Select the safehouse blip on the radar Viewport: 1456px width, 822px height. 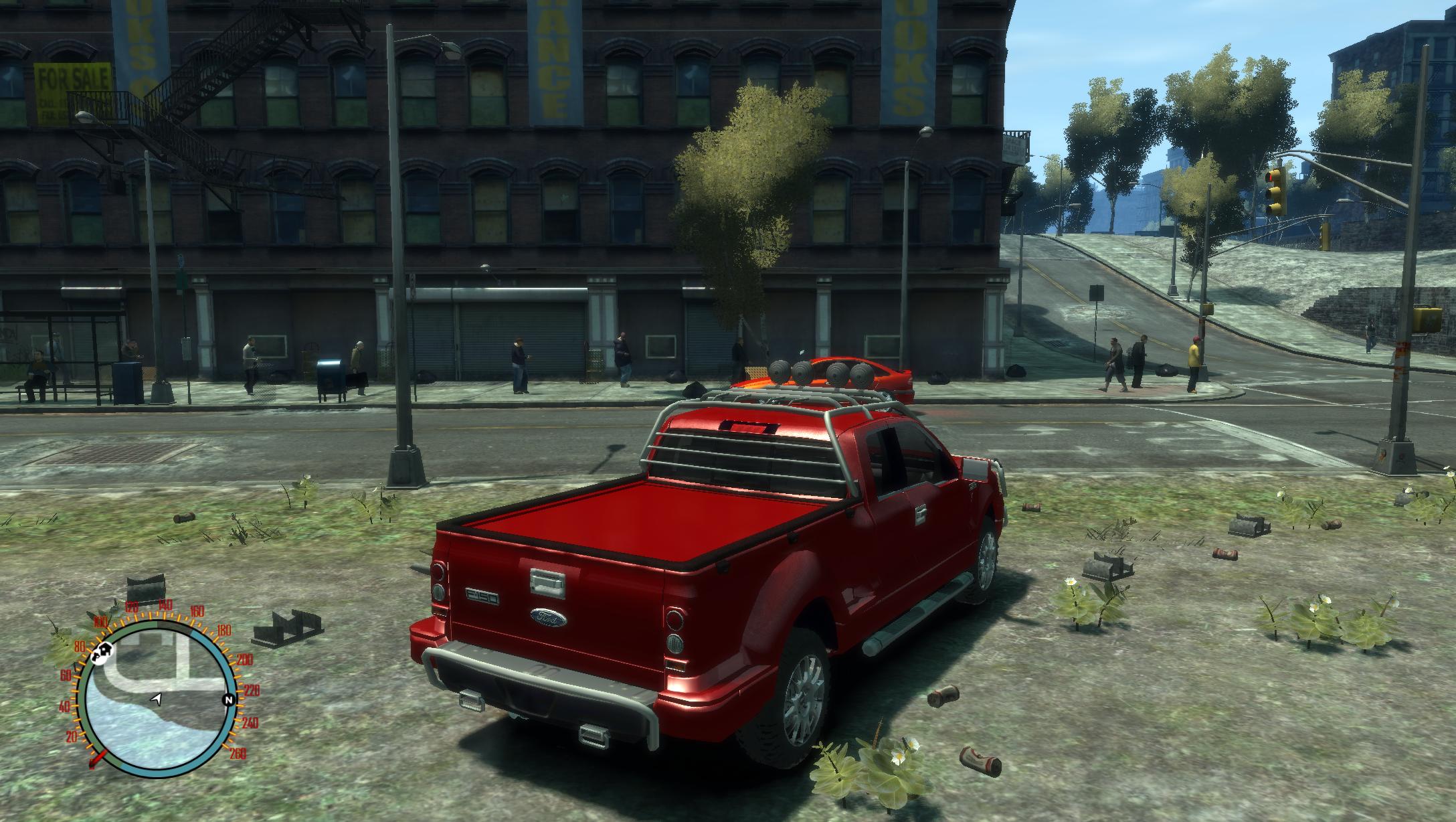point(107,647)
